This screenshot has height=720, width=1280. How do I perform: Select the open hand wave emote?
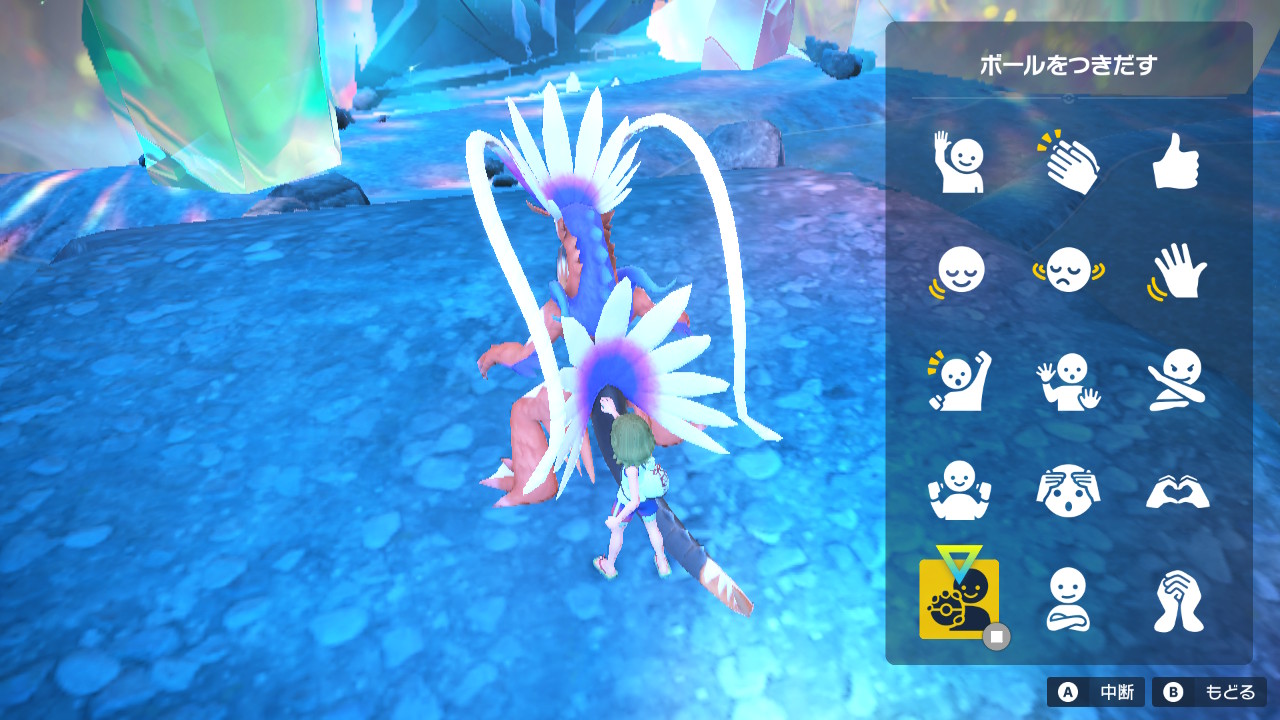(1179, 271)
